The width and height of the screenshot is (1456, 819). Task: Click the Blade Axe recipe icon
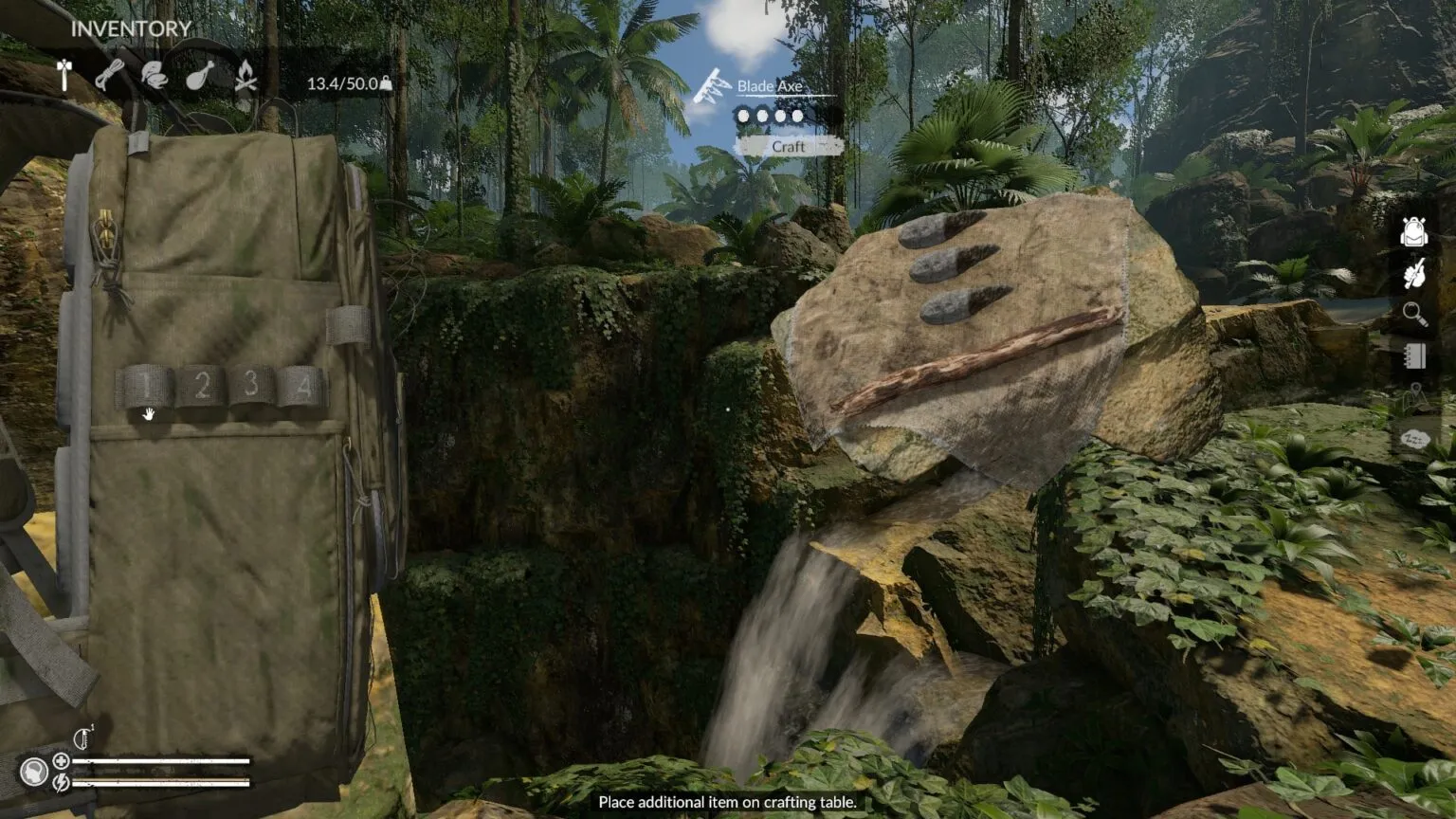(x=711, y=86)
